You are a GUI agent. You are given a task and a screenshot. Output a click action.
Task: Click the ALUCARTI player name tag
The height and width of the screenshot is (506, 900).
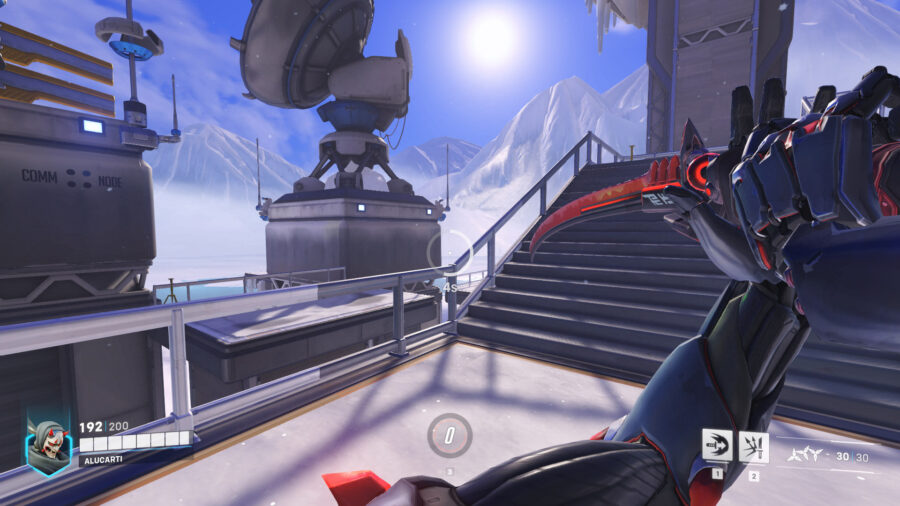99,461
